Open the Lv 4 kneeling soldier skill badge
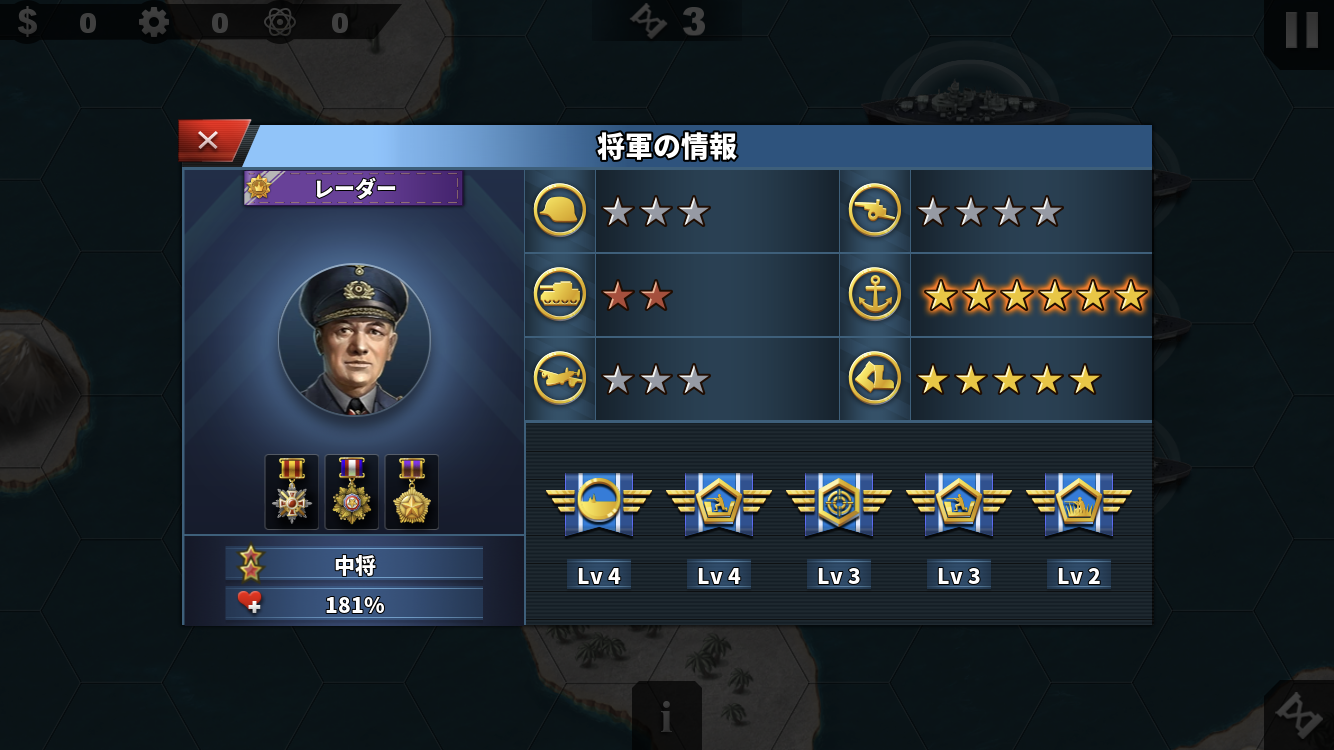This screenshot has width=1334, height=750. [719, 502]
